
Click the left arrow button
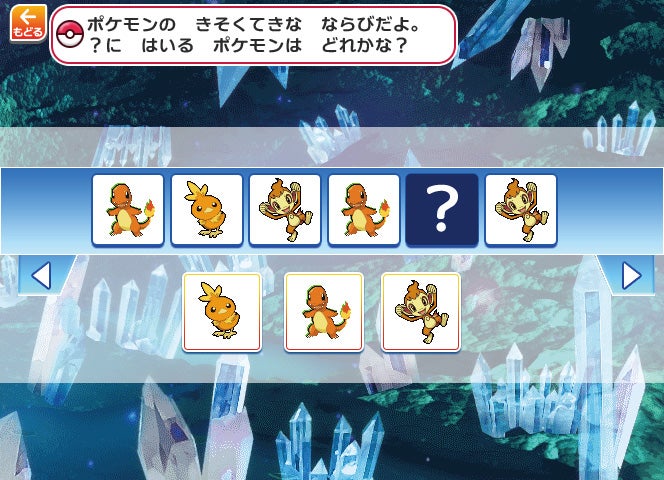tap(40, 275)
